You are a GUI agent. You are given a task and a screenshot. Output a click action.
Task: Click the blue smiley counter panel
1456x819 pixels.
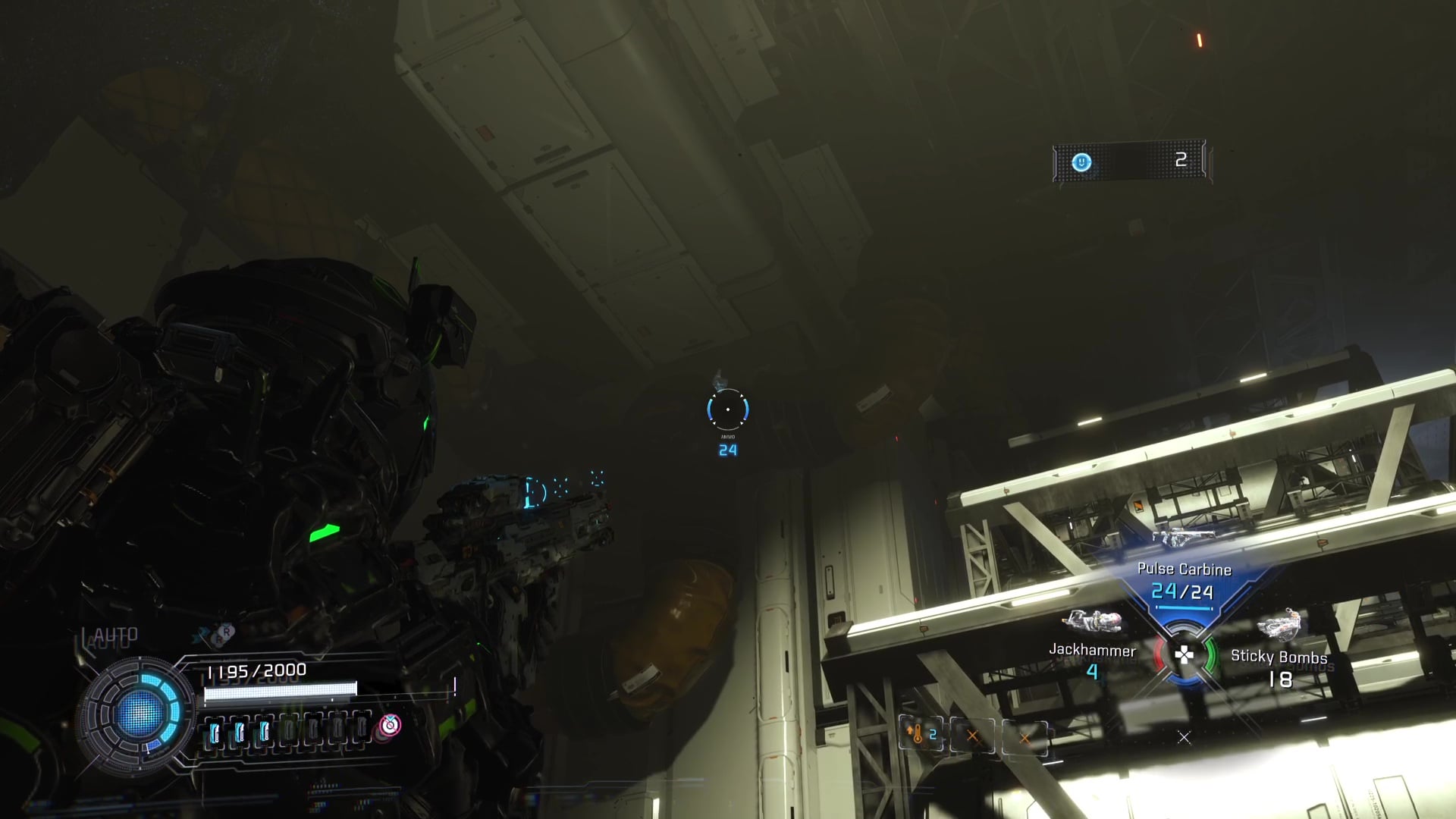(1129, 161)
